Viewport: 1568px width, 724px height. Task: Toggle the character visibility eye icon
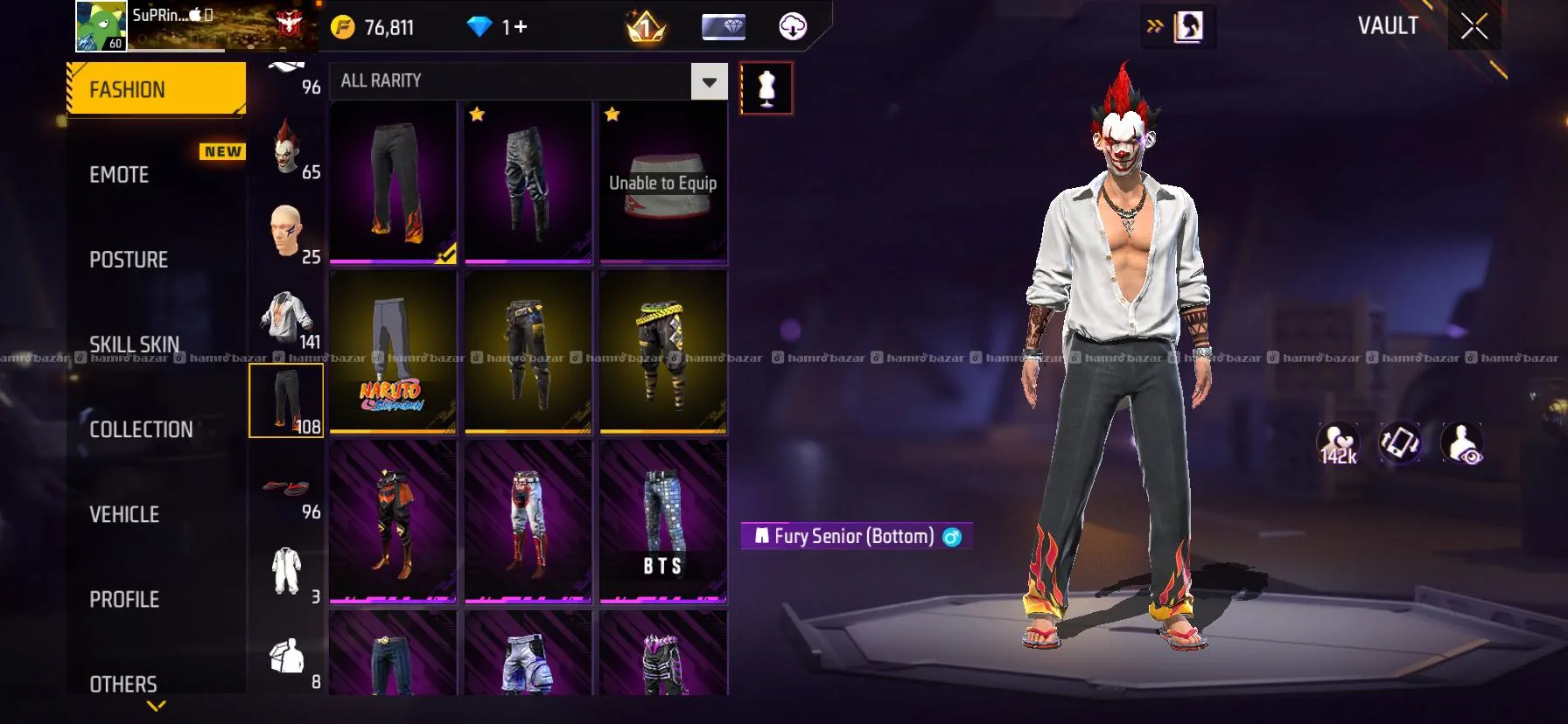(x=1462, y=442)
